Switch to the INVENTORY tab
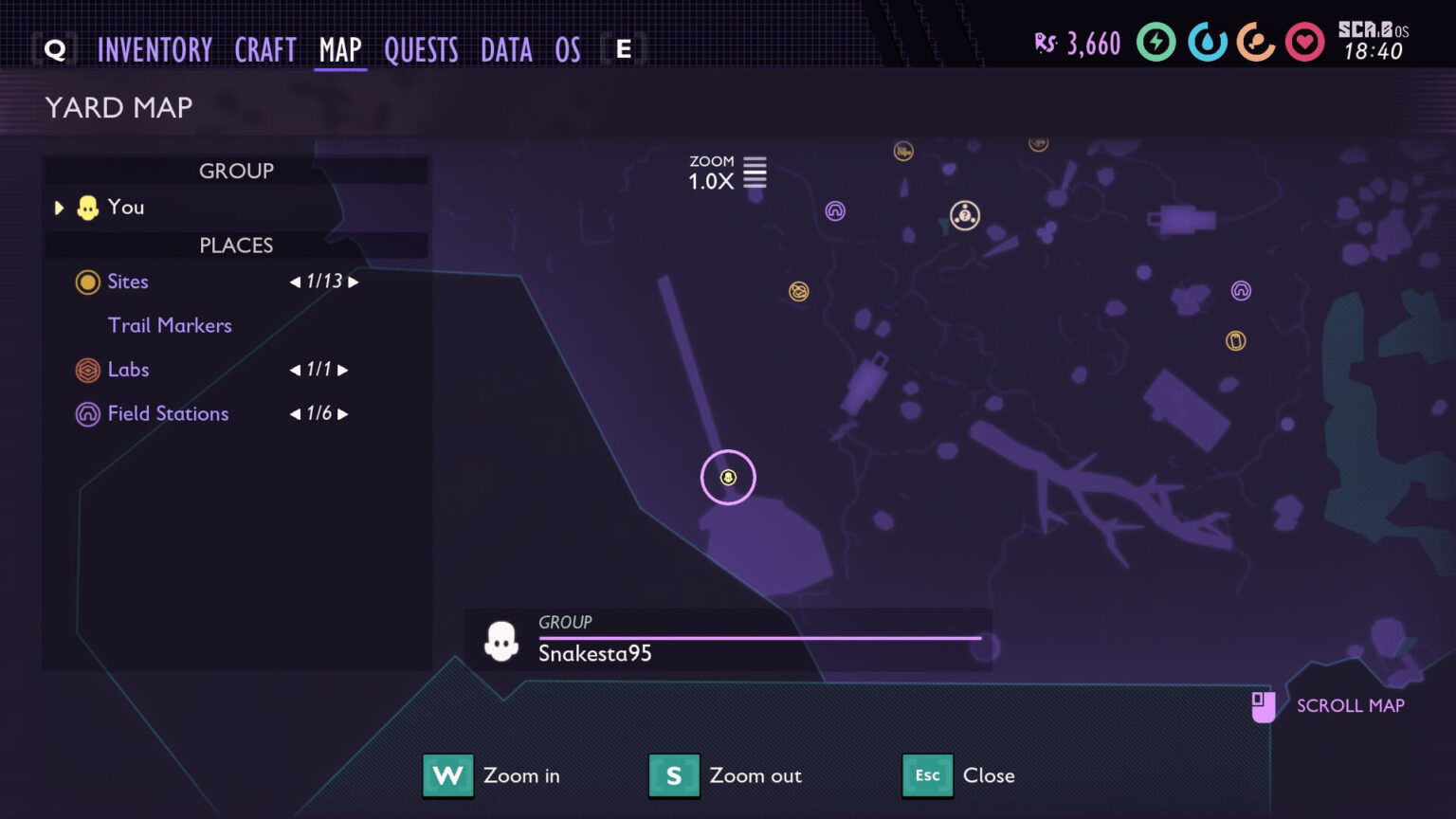 point(156,49)
